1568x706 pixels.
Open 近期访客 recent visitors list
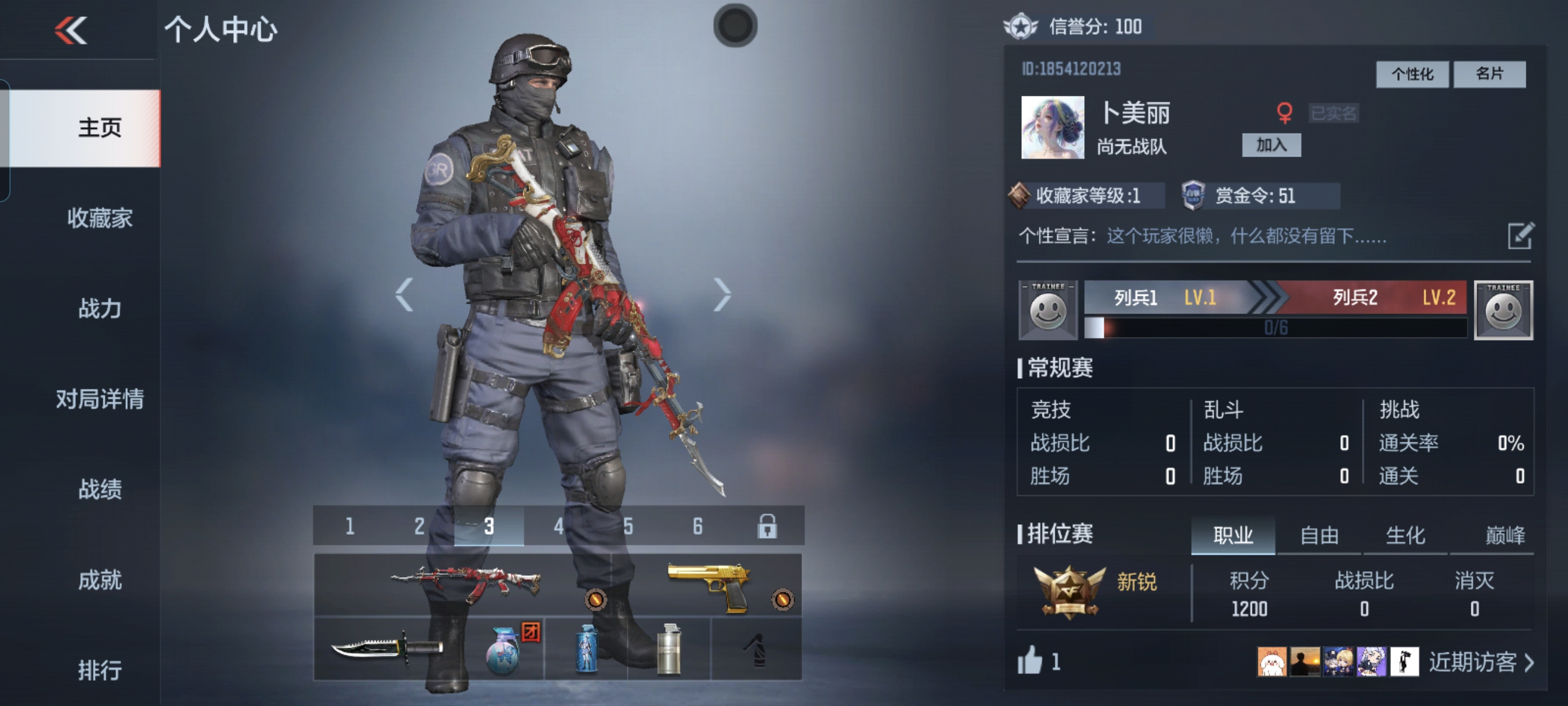click(x=1480, y=661)
